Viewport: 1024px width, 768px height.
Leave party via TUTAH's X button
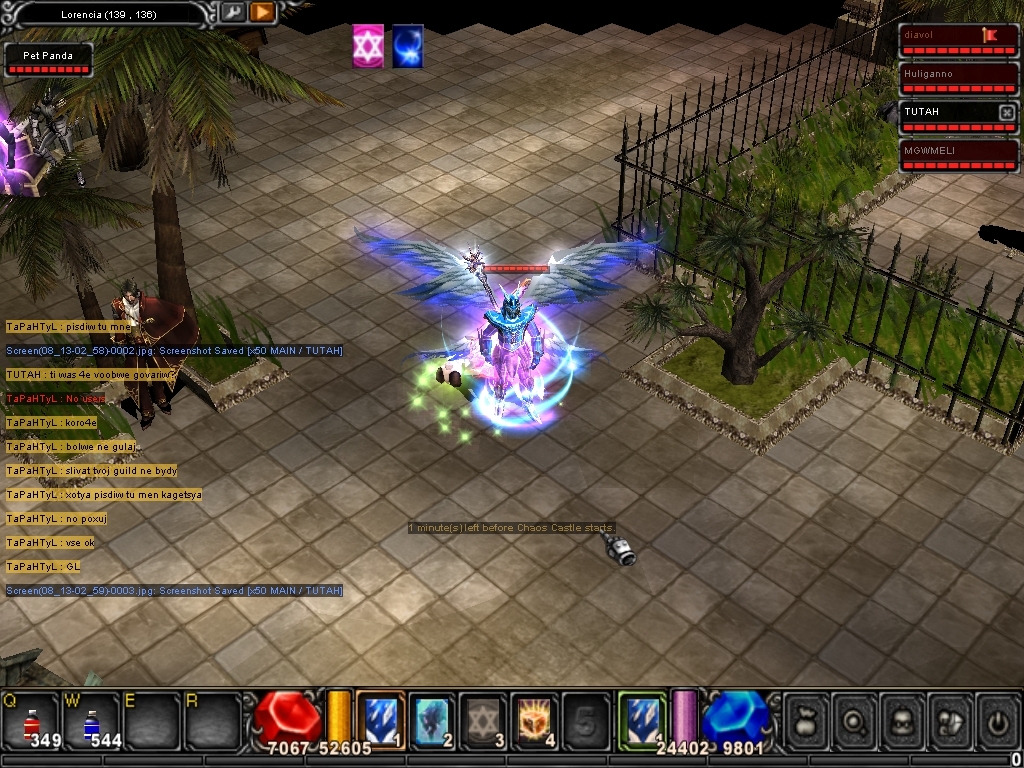coord(1006,113)
